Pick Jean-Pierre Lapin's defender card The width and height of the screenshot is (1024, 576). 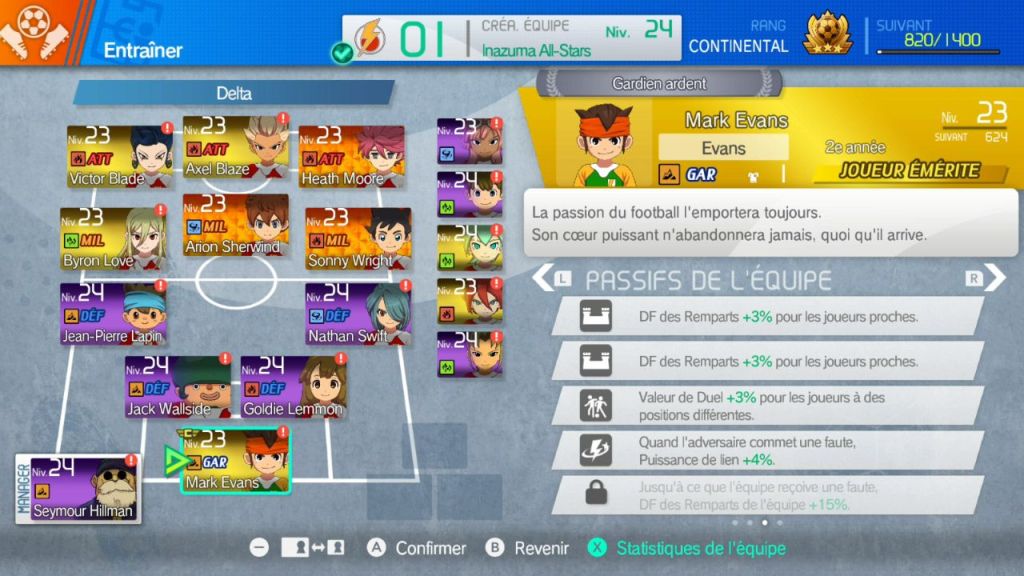113,314
